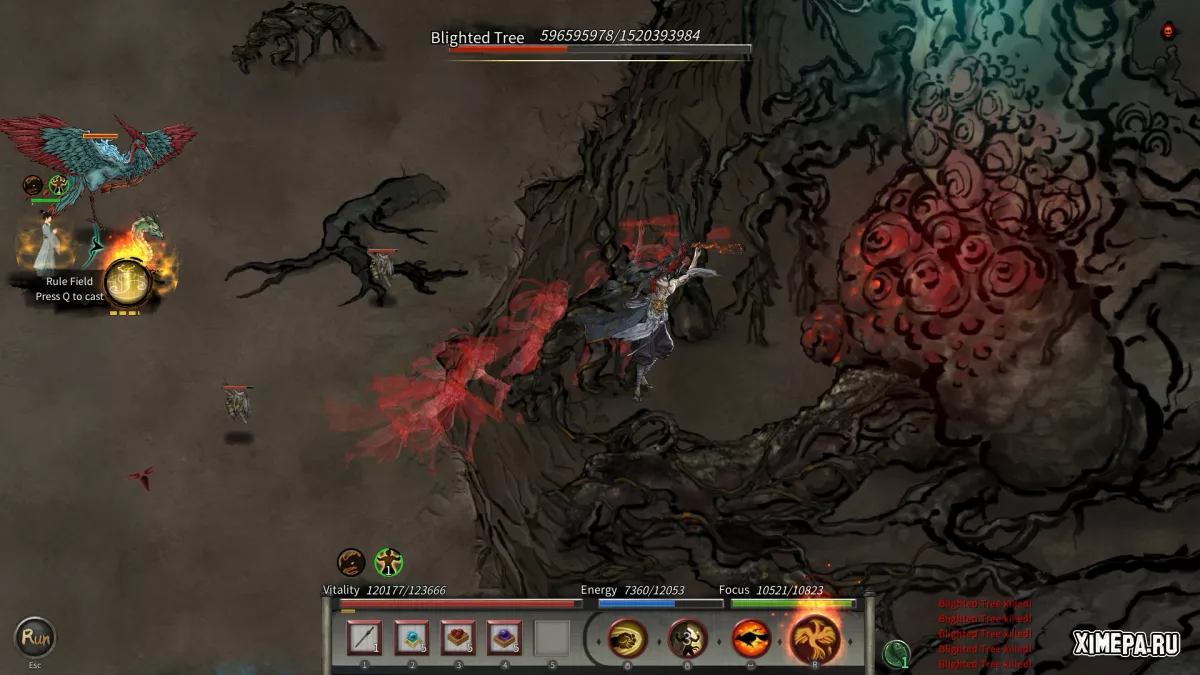Unleash the flaming phoenix ultimate skill
Image resolution: width=1200 pixels, height=675 pixels.
pyautogui.click(x=815, y=636)
